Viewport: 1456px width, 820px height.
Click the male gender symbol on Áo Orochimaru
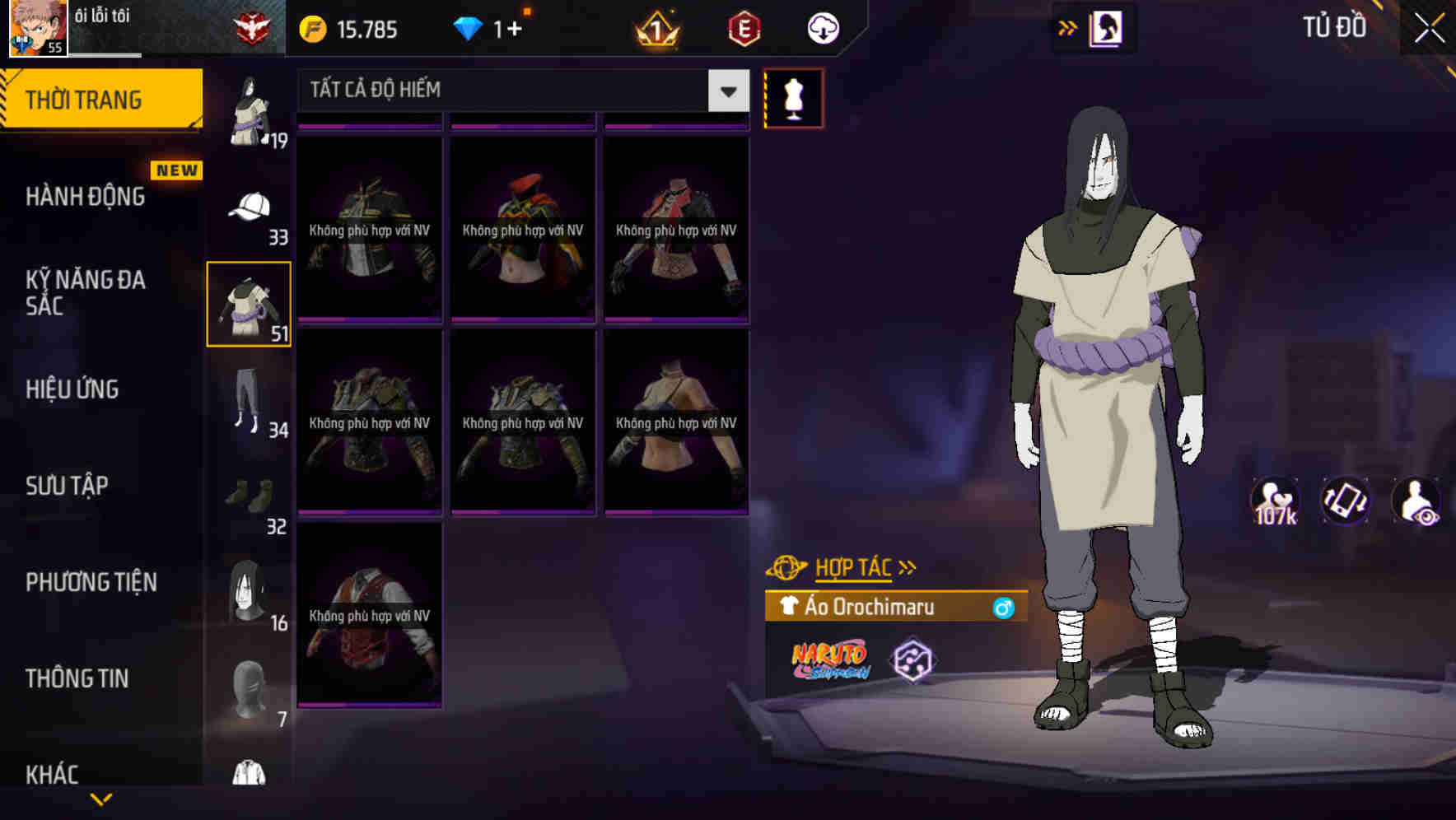click(1001, 607)
